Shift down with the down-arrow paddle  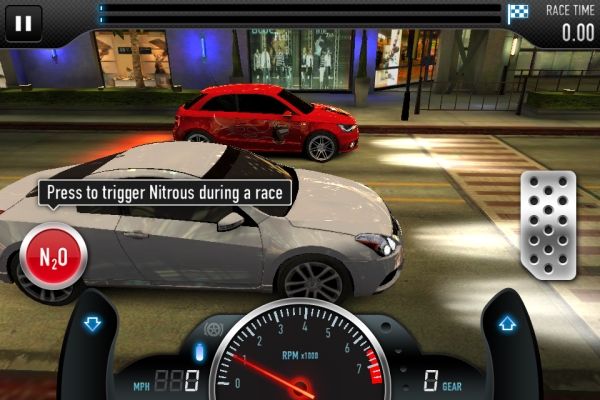pos(93,324)
